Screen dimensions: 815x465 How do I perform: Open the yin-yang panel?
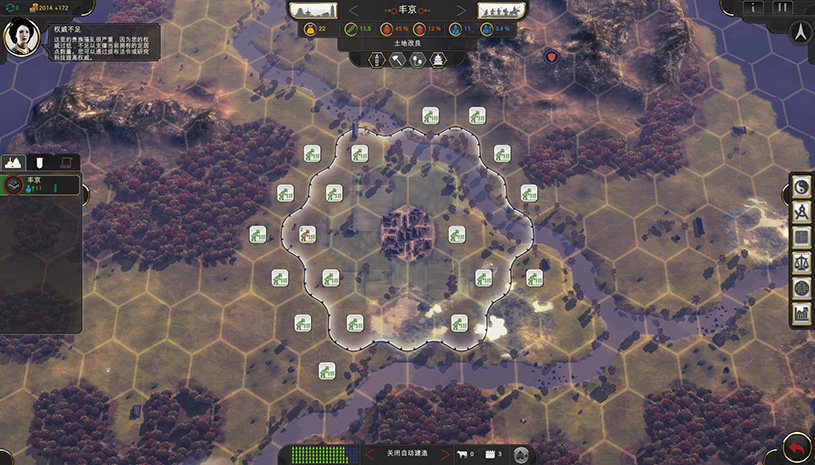click(x=801, y=188)
